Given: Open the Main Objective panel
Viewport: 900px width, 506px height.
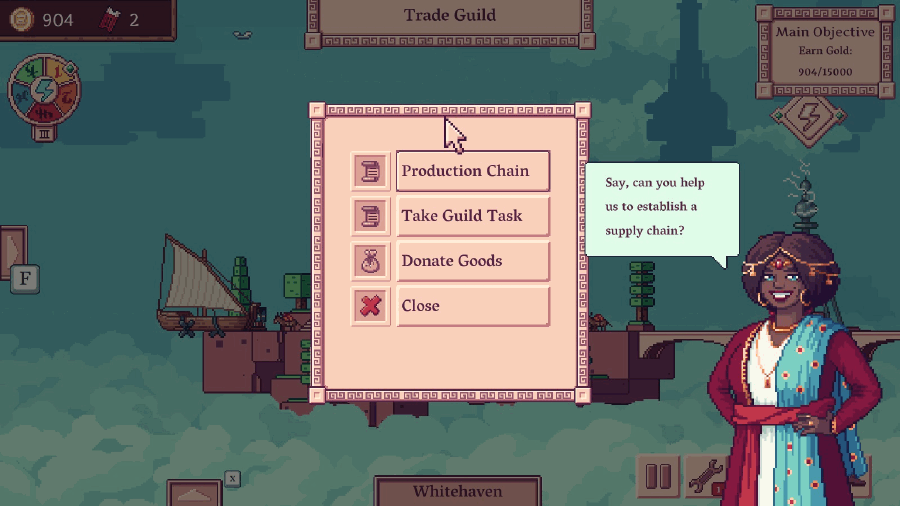Looking at the screenshot, I should tap(825, 52).
